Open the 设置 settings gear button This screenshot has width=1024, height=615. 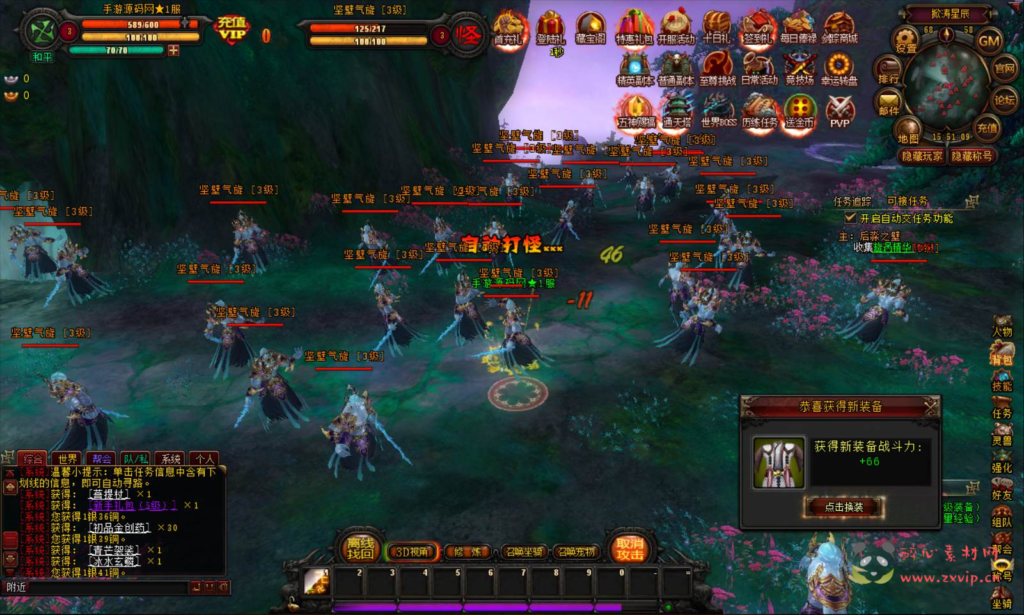click(x=906, y=42)
